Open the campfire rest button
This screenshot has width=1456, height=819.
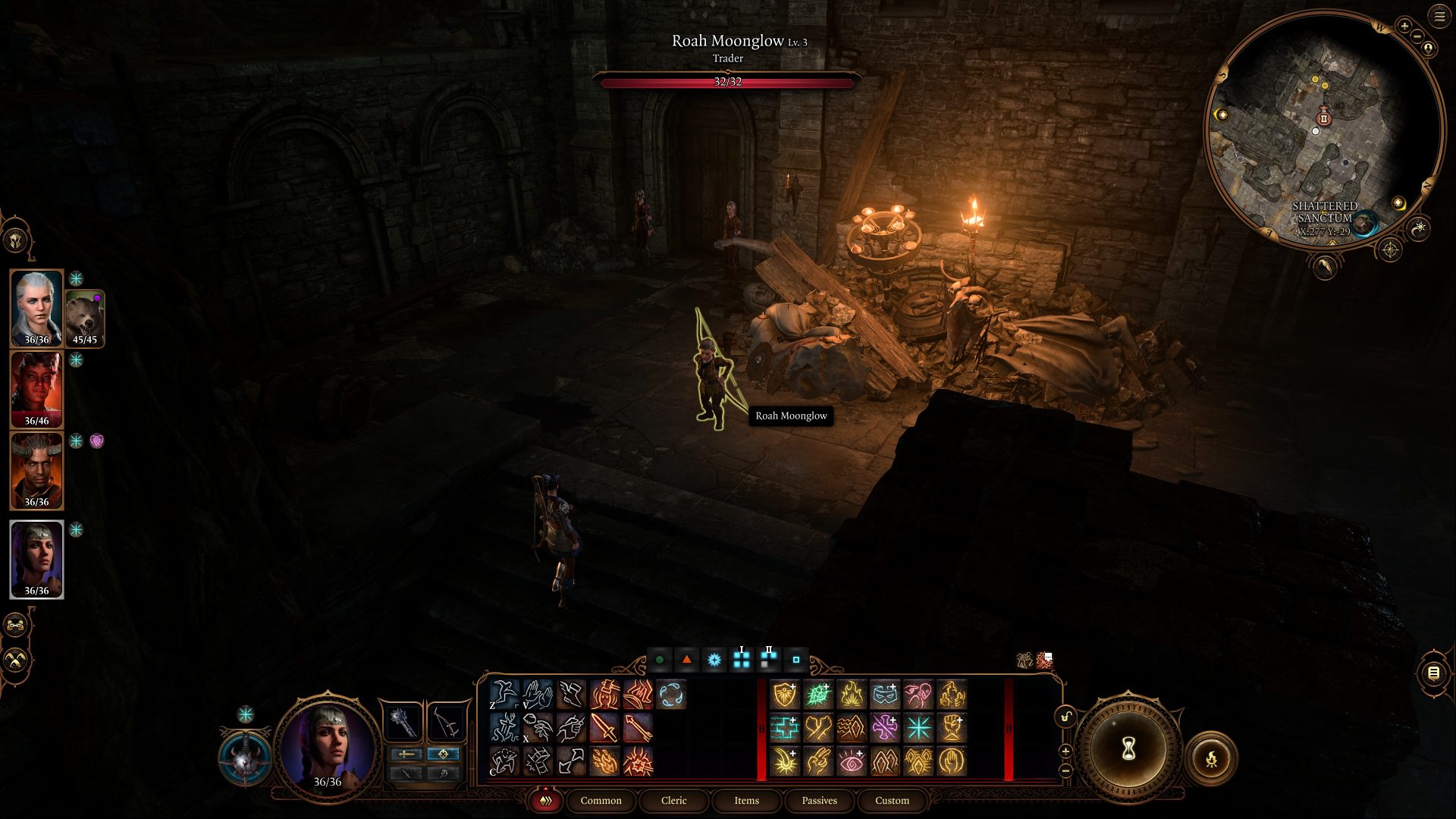point(1211,758)
